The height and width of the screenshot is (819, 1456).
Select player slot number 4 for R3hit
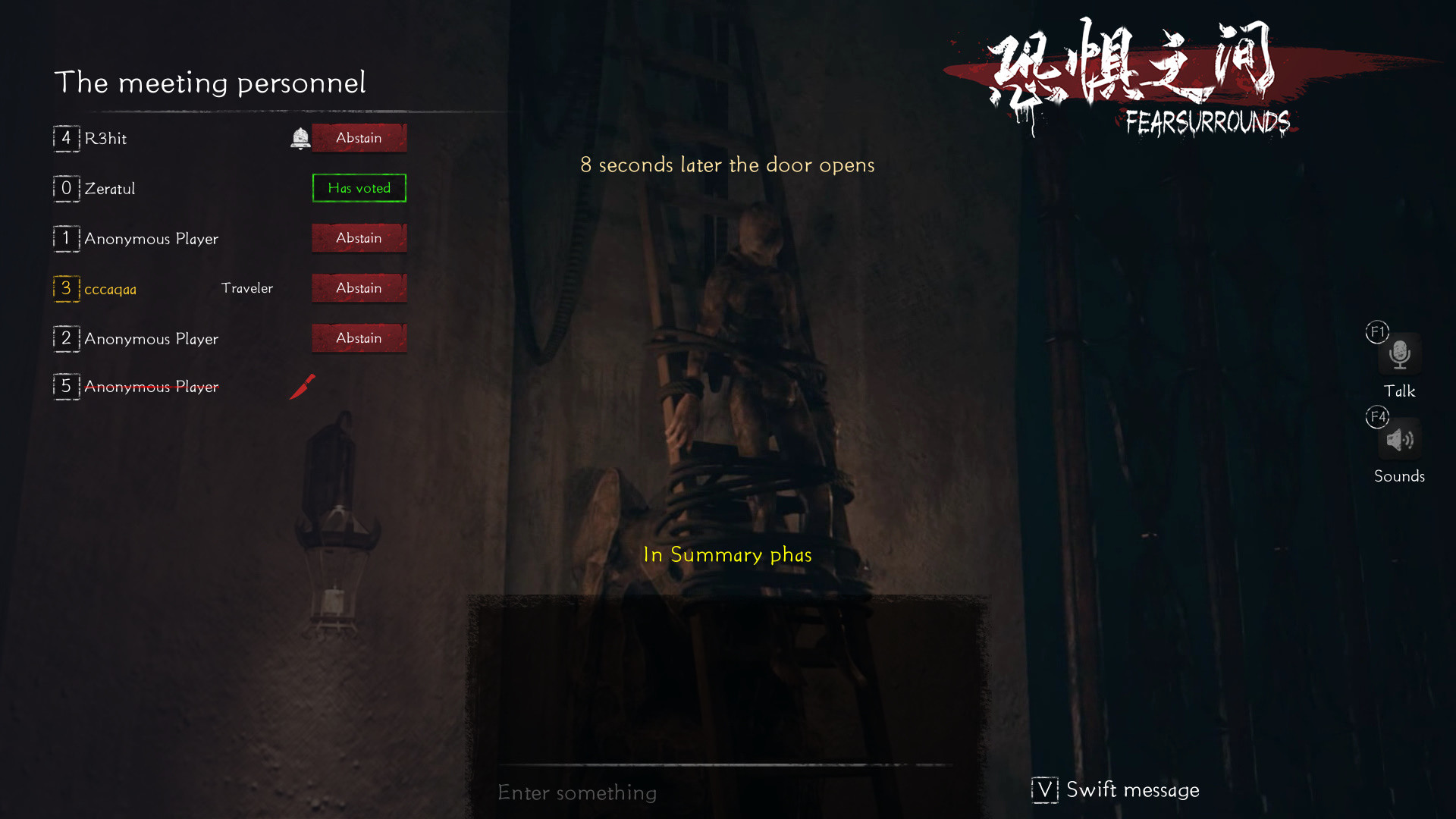tap(67, 139)
